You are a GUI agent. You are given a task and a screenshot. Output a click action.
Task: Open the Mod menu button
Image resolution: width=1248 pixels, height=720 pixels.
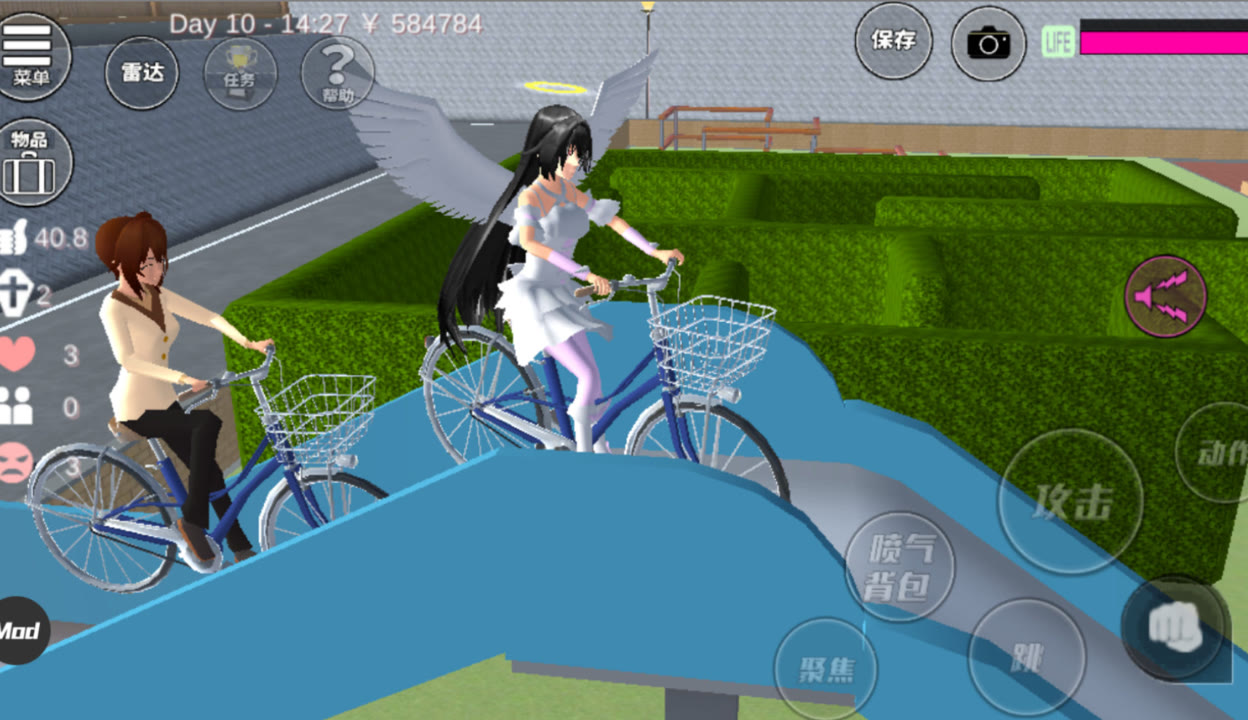(x=20, y=631)
